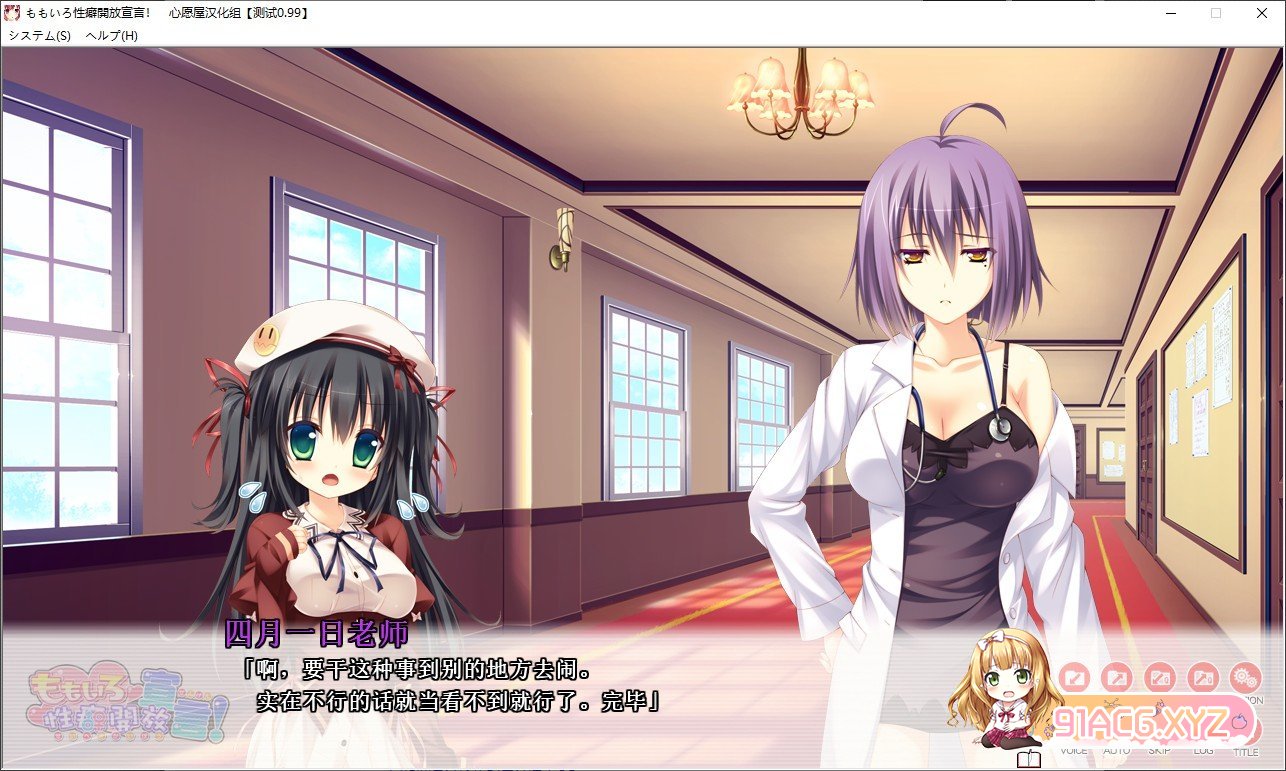
Task: Open the ヘルプ(H) menu
Action: click(112, 35)
